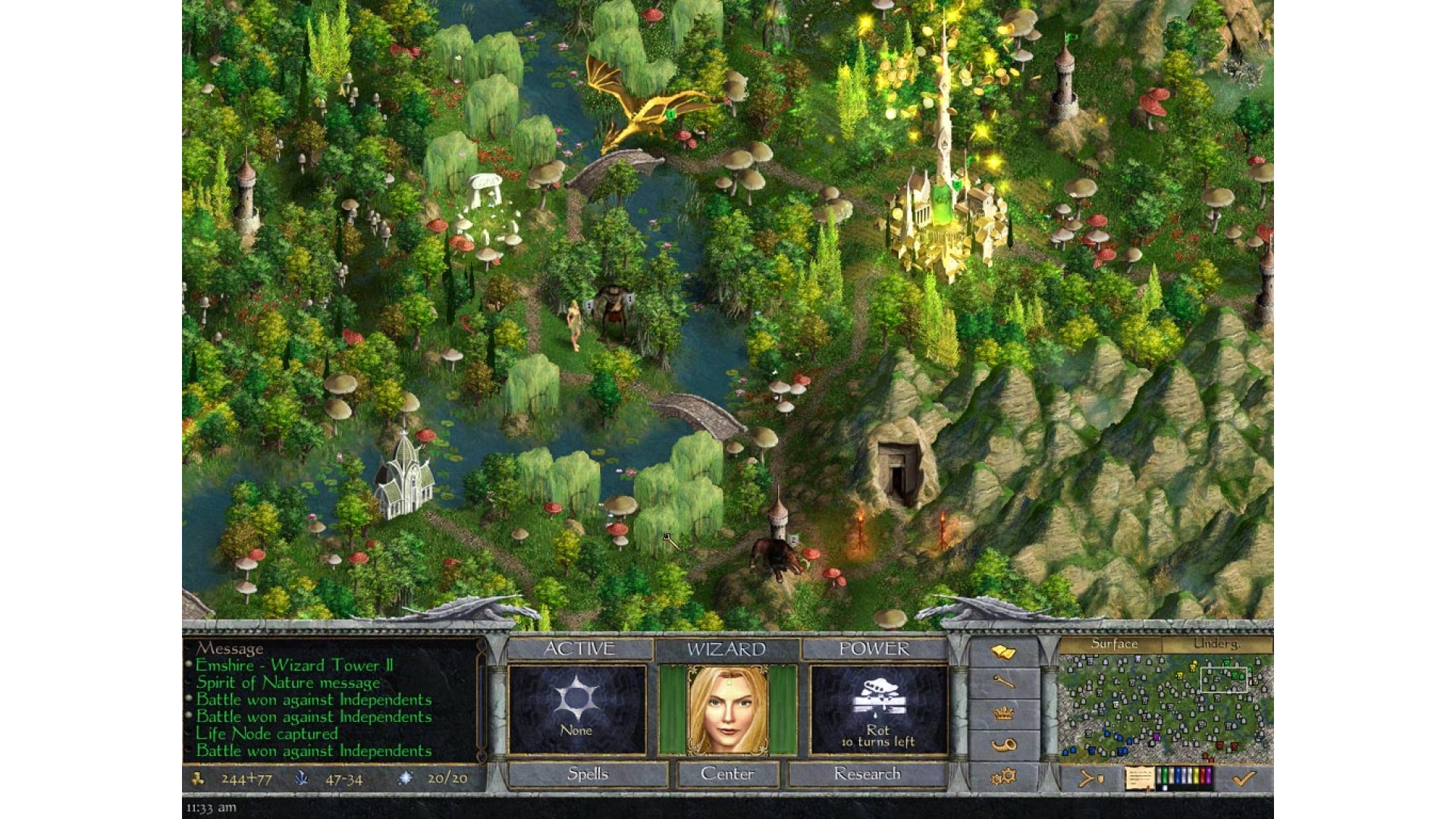Click the horn icon button
The image size is (1456, 819).
point(1003,745)
